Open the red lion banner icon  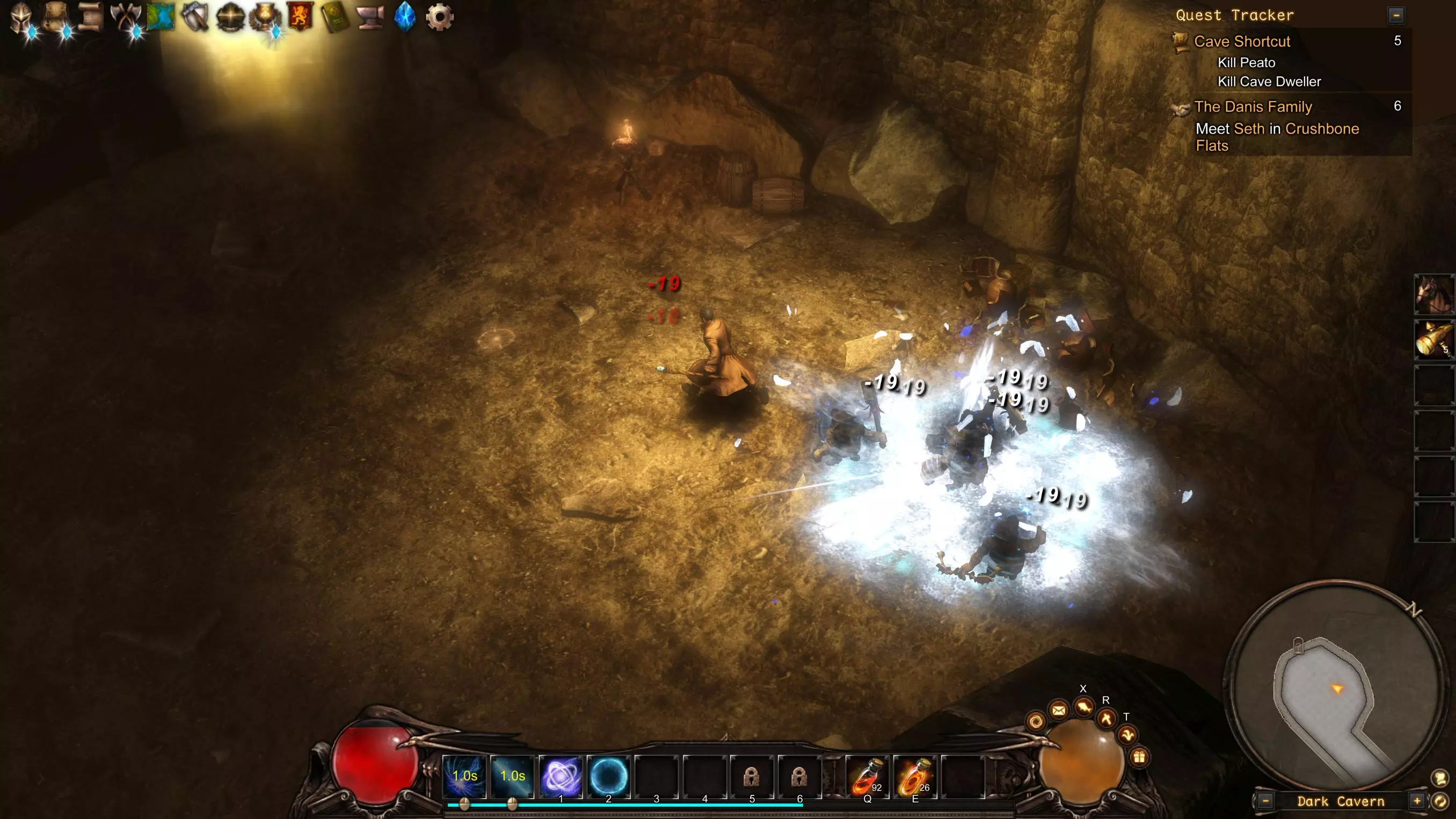[x=300, y=17]
